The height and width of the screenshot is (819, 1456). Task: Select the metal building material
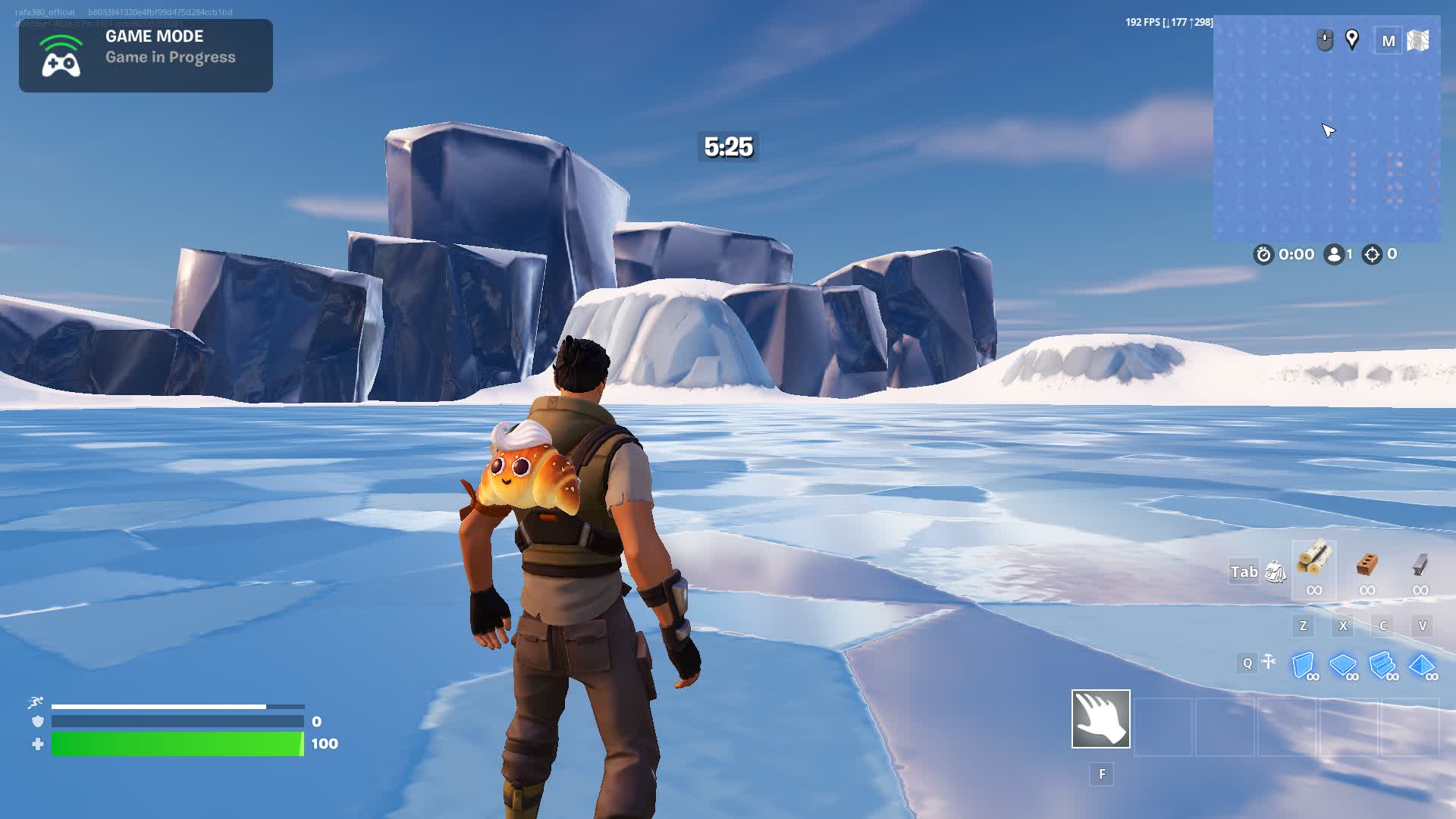[x=1420, y=563]
